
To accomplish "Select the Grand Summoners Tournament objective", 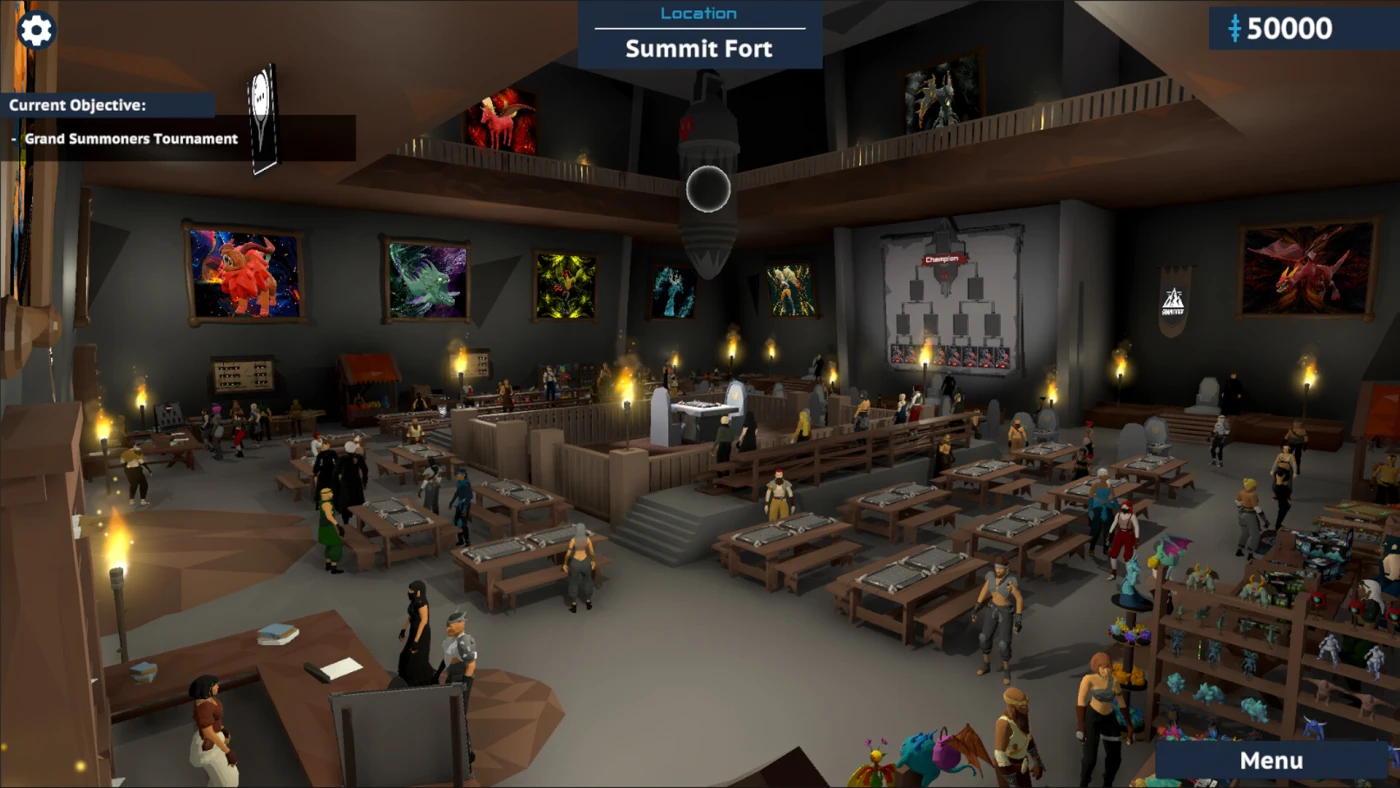I will [131, 139].
